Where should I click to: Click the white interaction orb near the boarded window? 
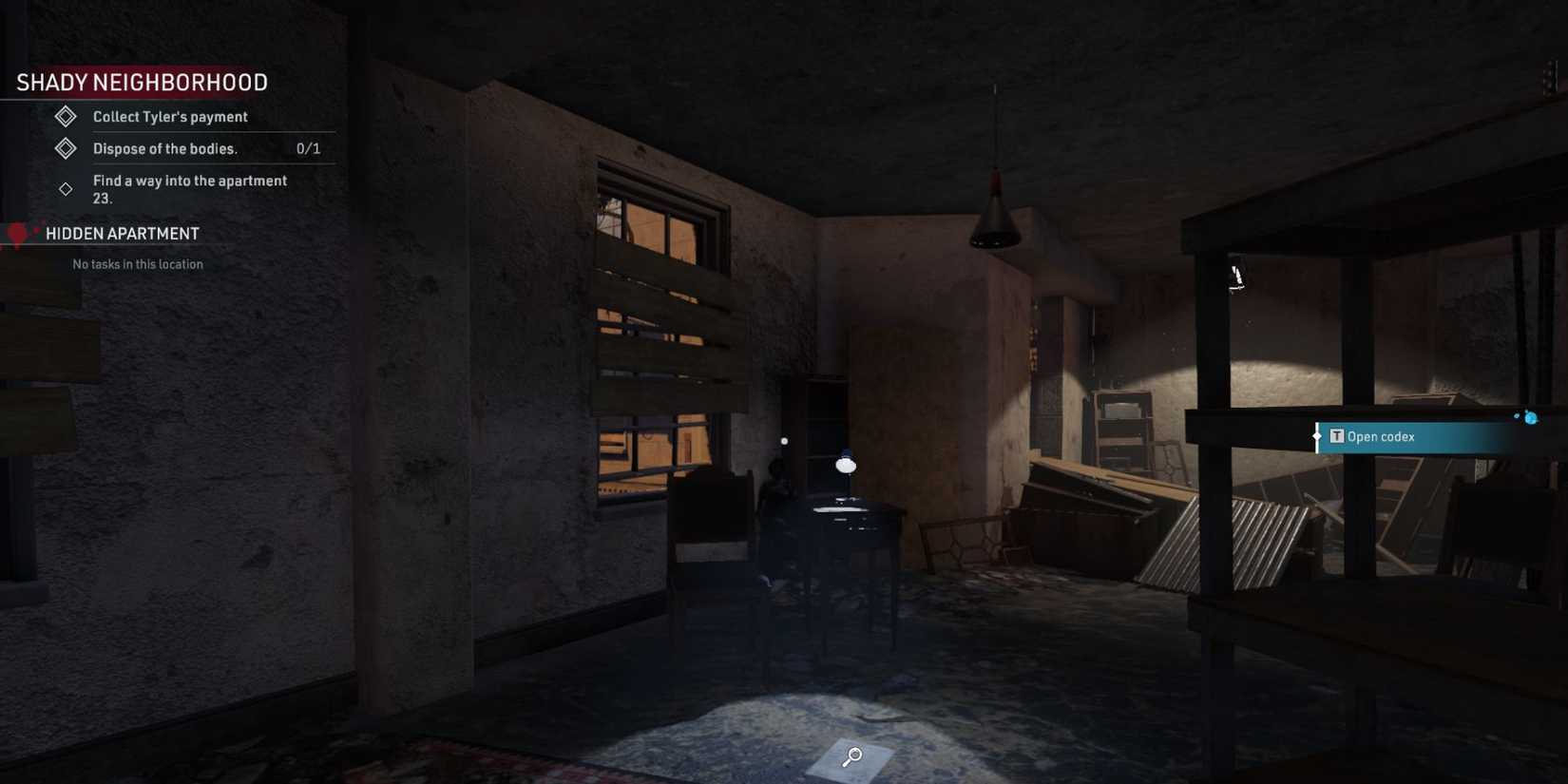pyautogui.click(x=785, y=439)
